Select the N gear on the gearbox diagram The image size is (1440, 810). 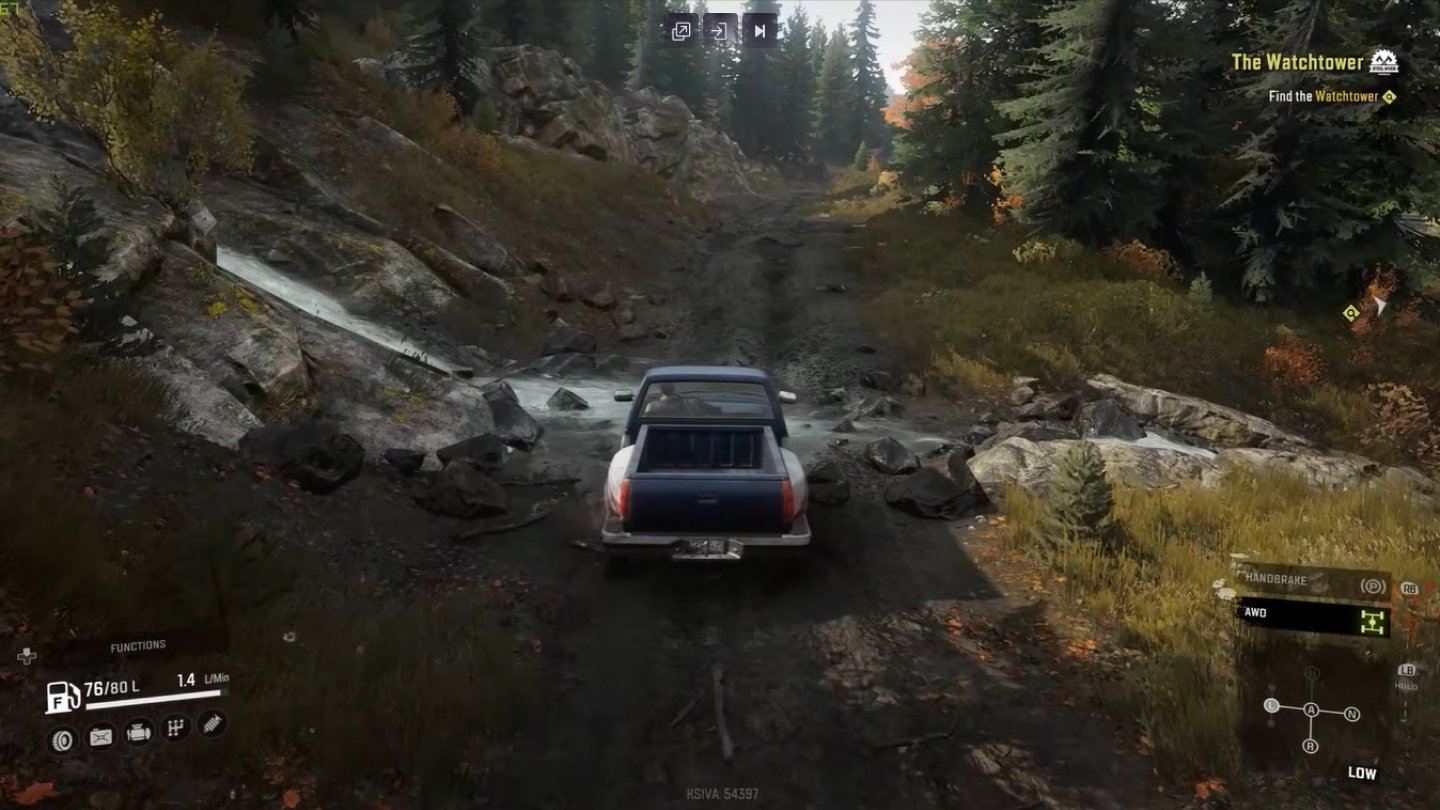(x=1351, y=714)
